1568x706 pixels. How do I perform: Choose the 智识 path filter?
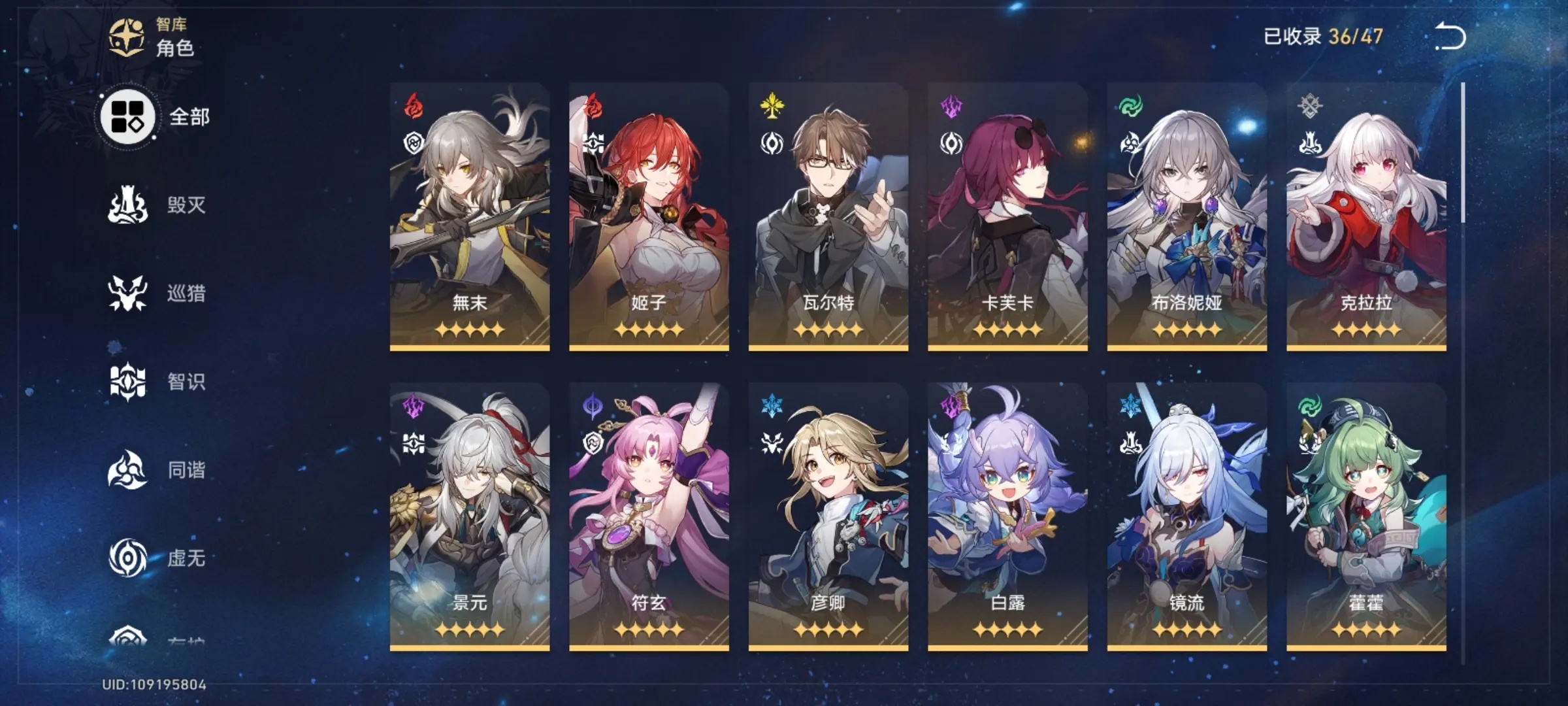pos(157,382)
